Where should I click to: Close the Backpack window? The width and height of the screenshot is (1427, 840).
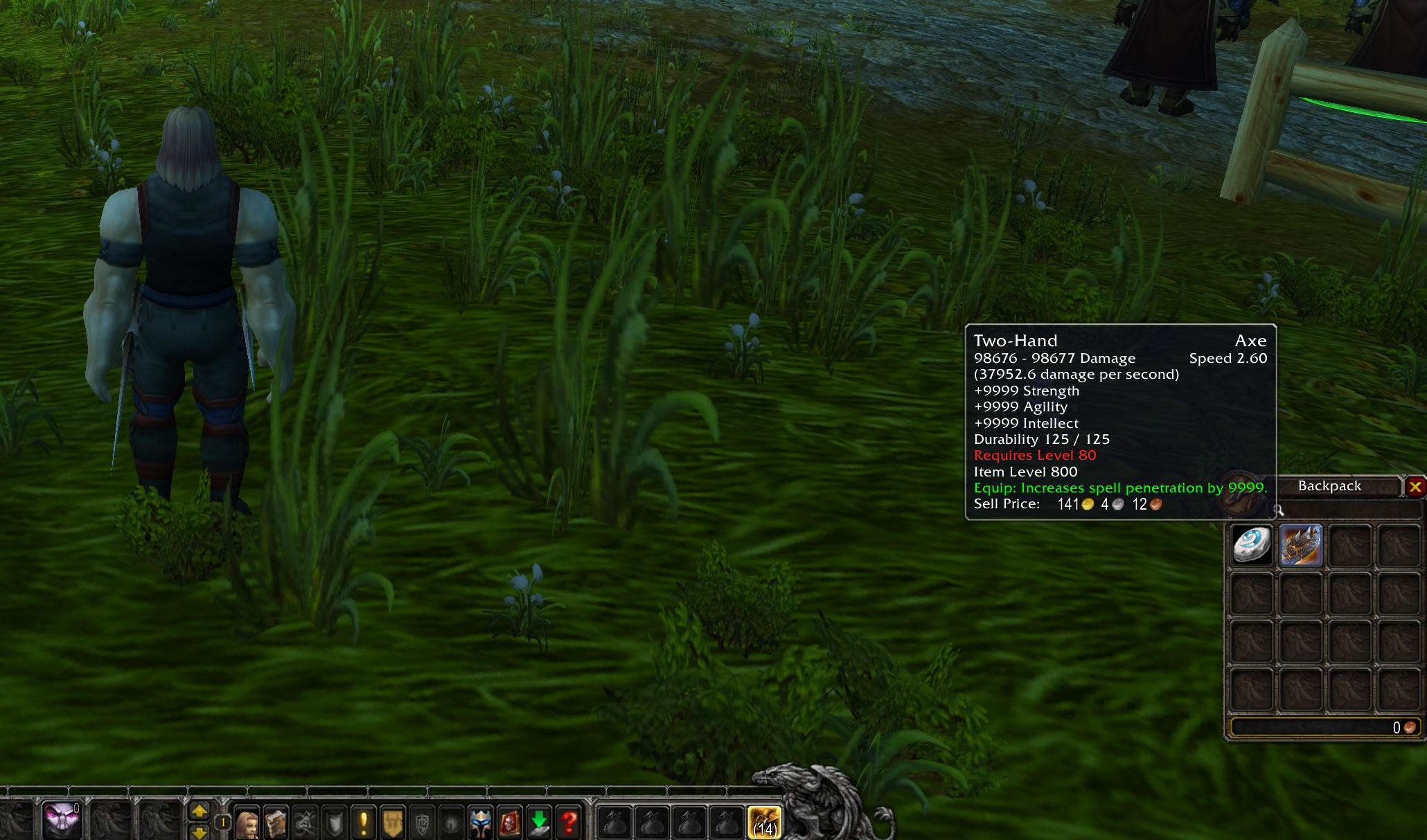pyautogui.click(x=1416, y=487)
